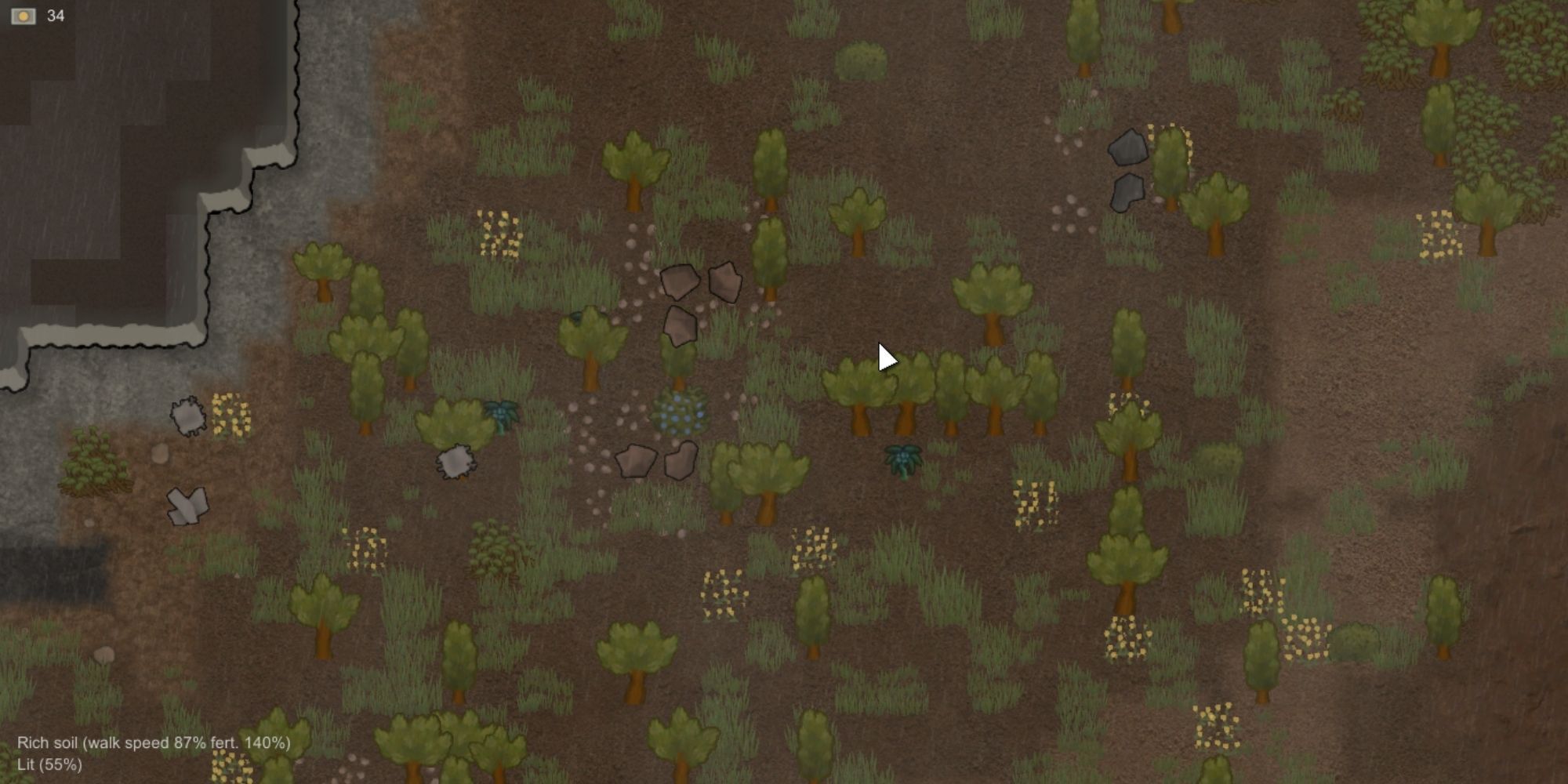
Task: Click the silver resource counter icon
Action: pyautogui.click(x=24, y=14)
